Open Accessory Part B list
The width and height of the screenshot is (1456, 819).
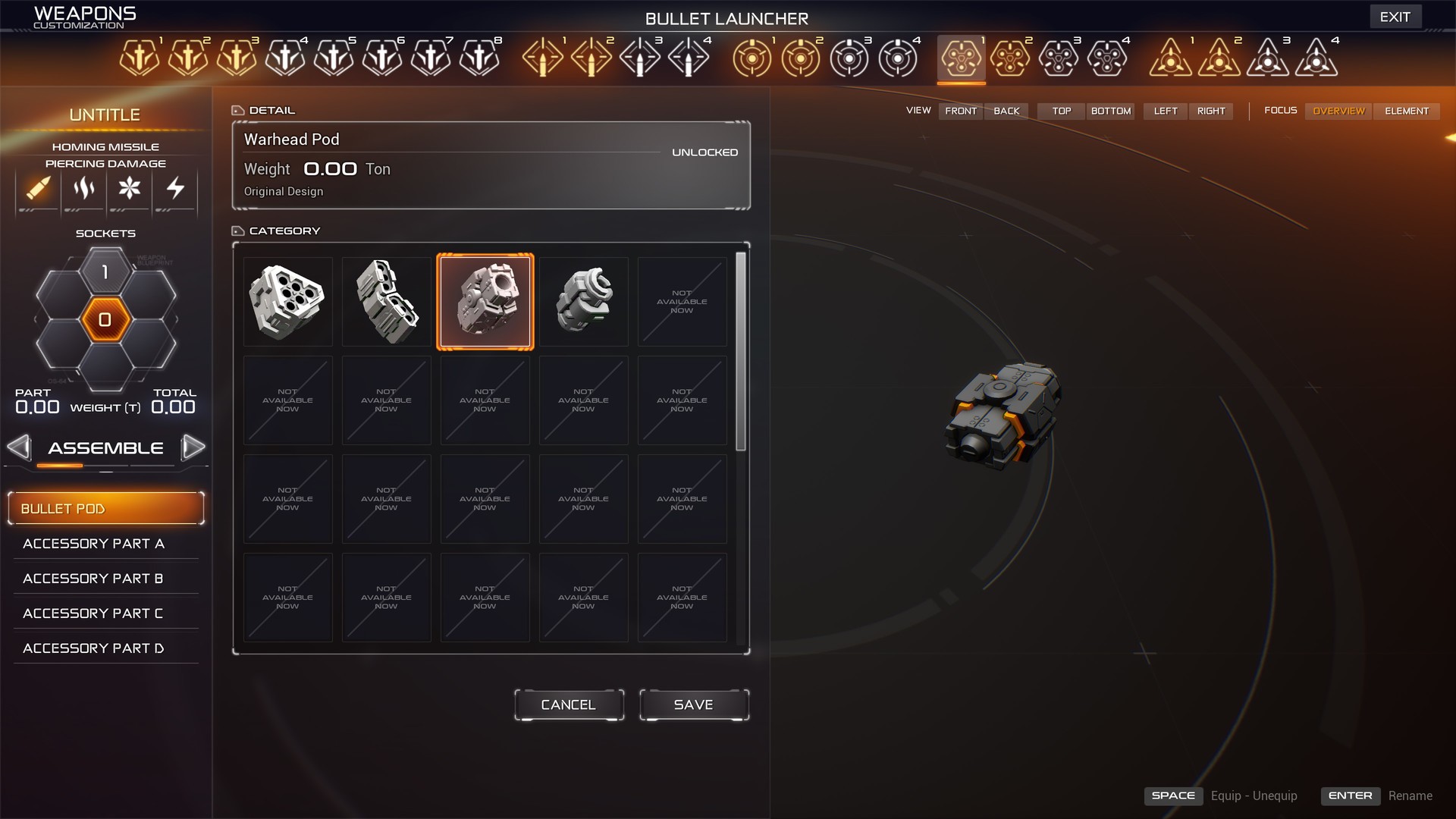(94, 579)
